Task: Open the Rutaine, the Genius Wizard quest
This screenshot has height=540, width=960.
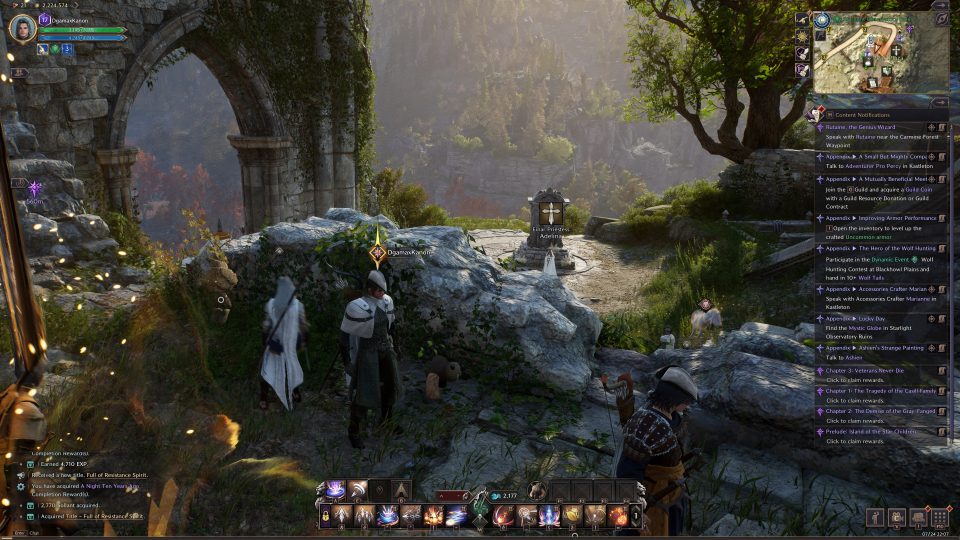Action: 859,128
